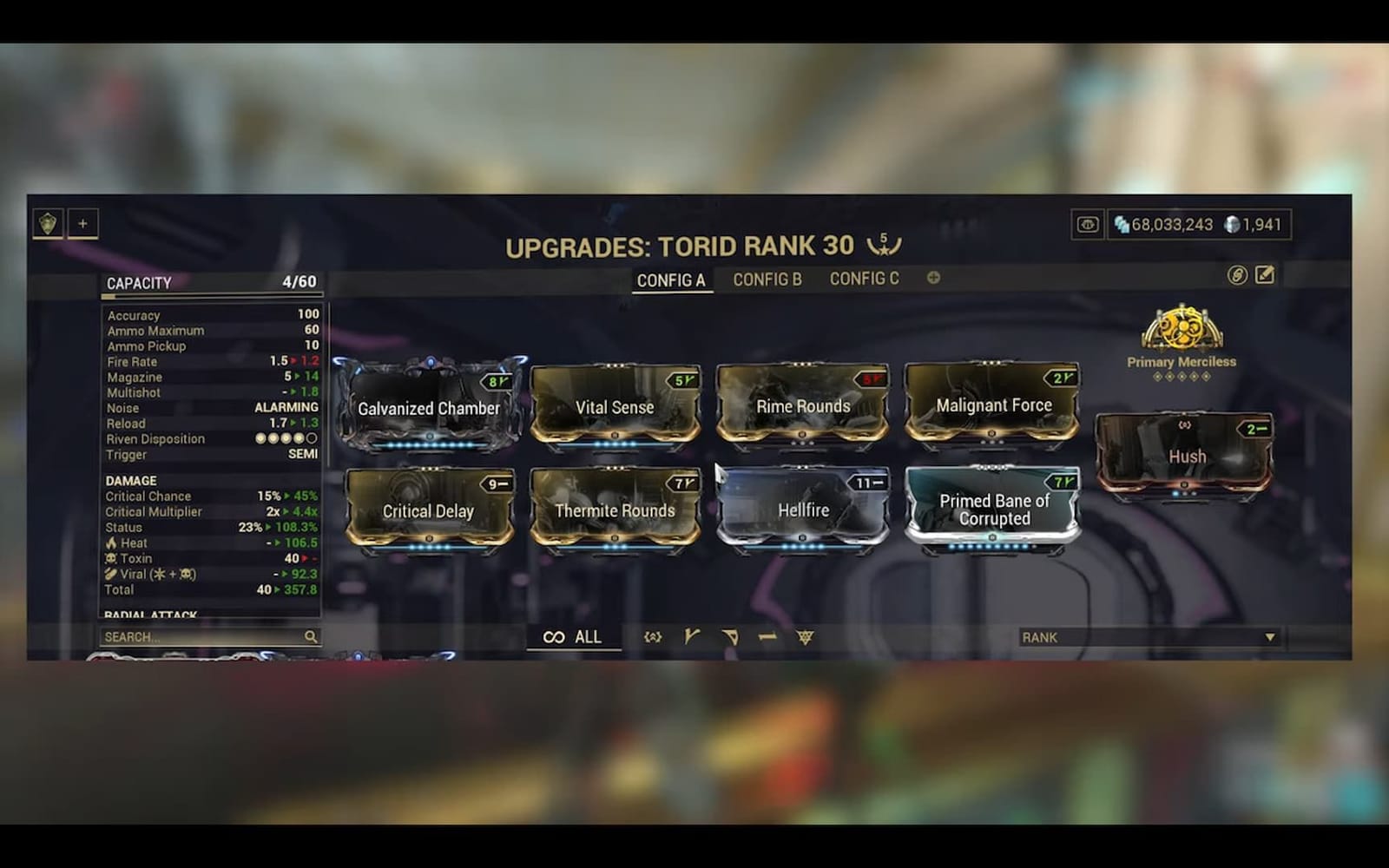Open the CONFIG C tab
Viewport: 1389px width, 868px height.
864,279
